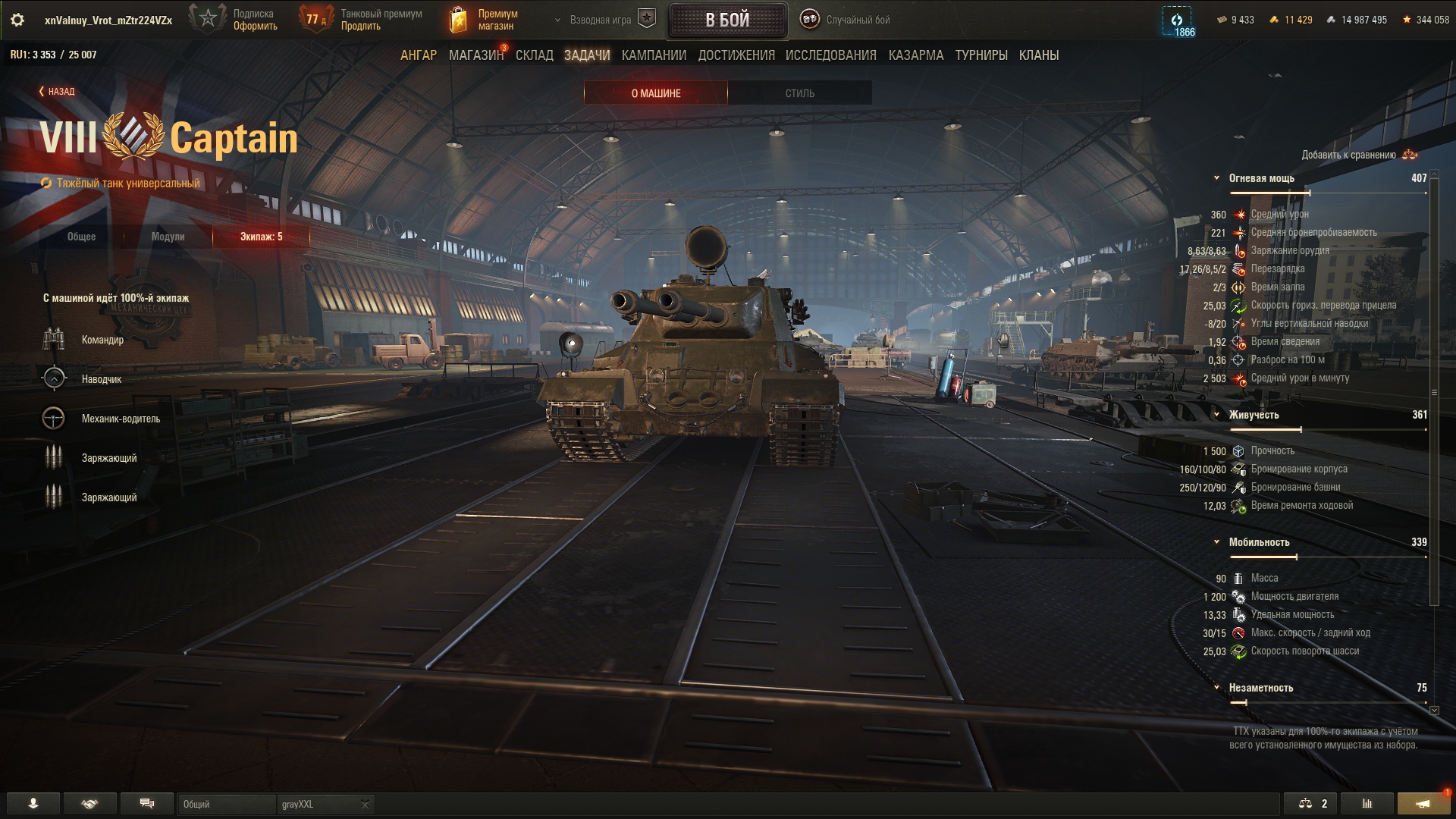Open the СКЛАД menu
The width and height of the screenshot is (1456, 819).
coord(535,55)
